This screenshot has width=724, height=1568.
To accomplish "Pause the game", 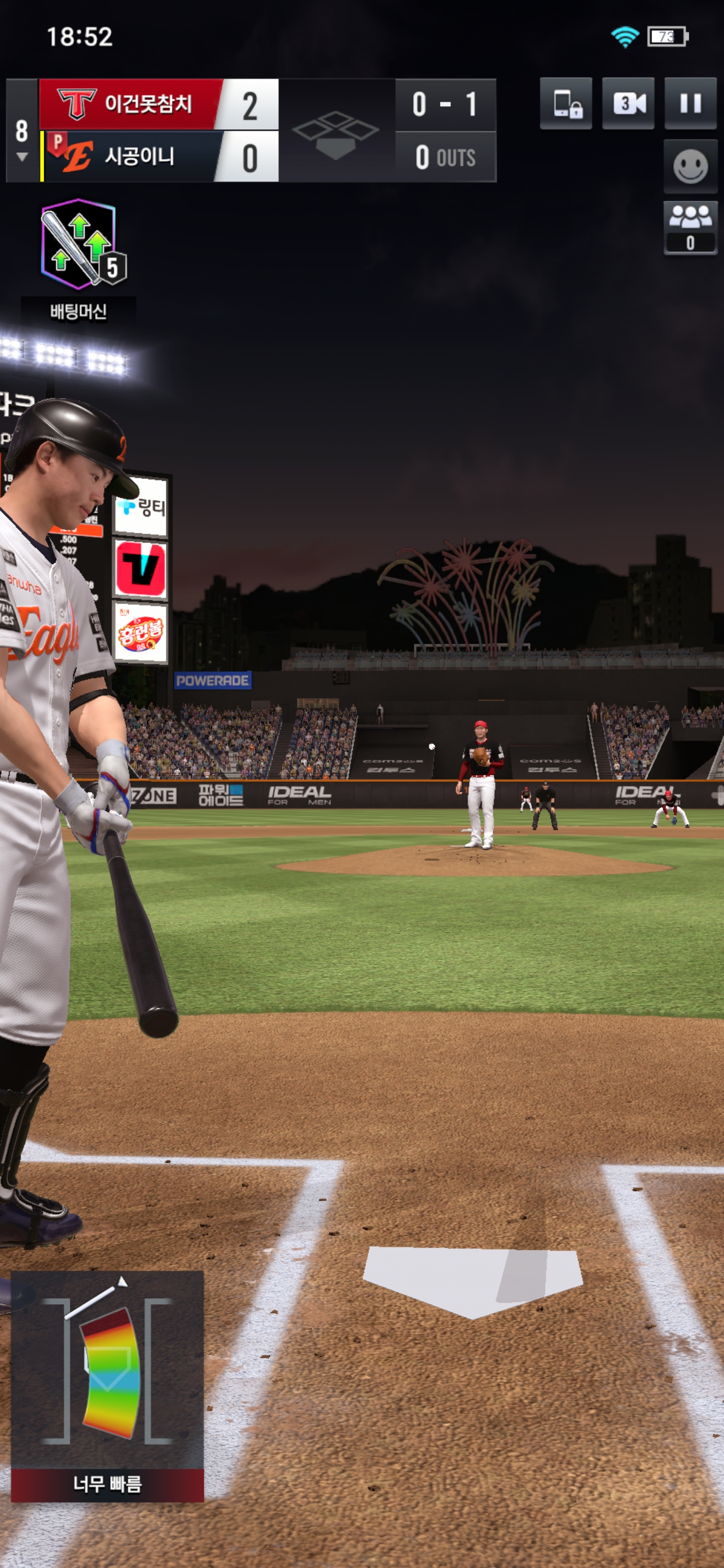I will coord(690,104).
